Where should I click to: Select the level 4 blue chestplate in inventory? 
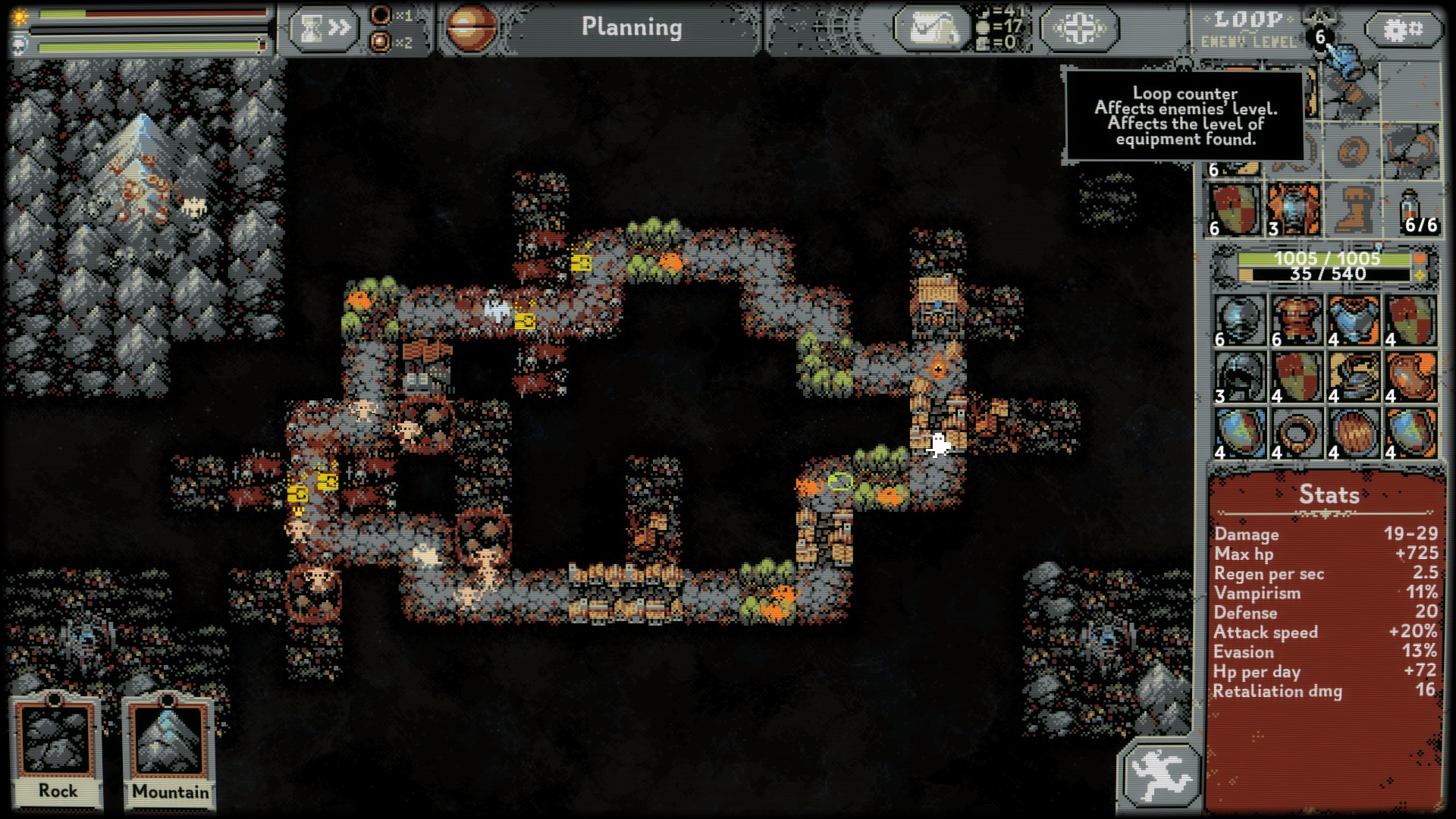click(1354, 320)
